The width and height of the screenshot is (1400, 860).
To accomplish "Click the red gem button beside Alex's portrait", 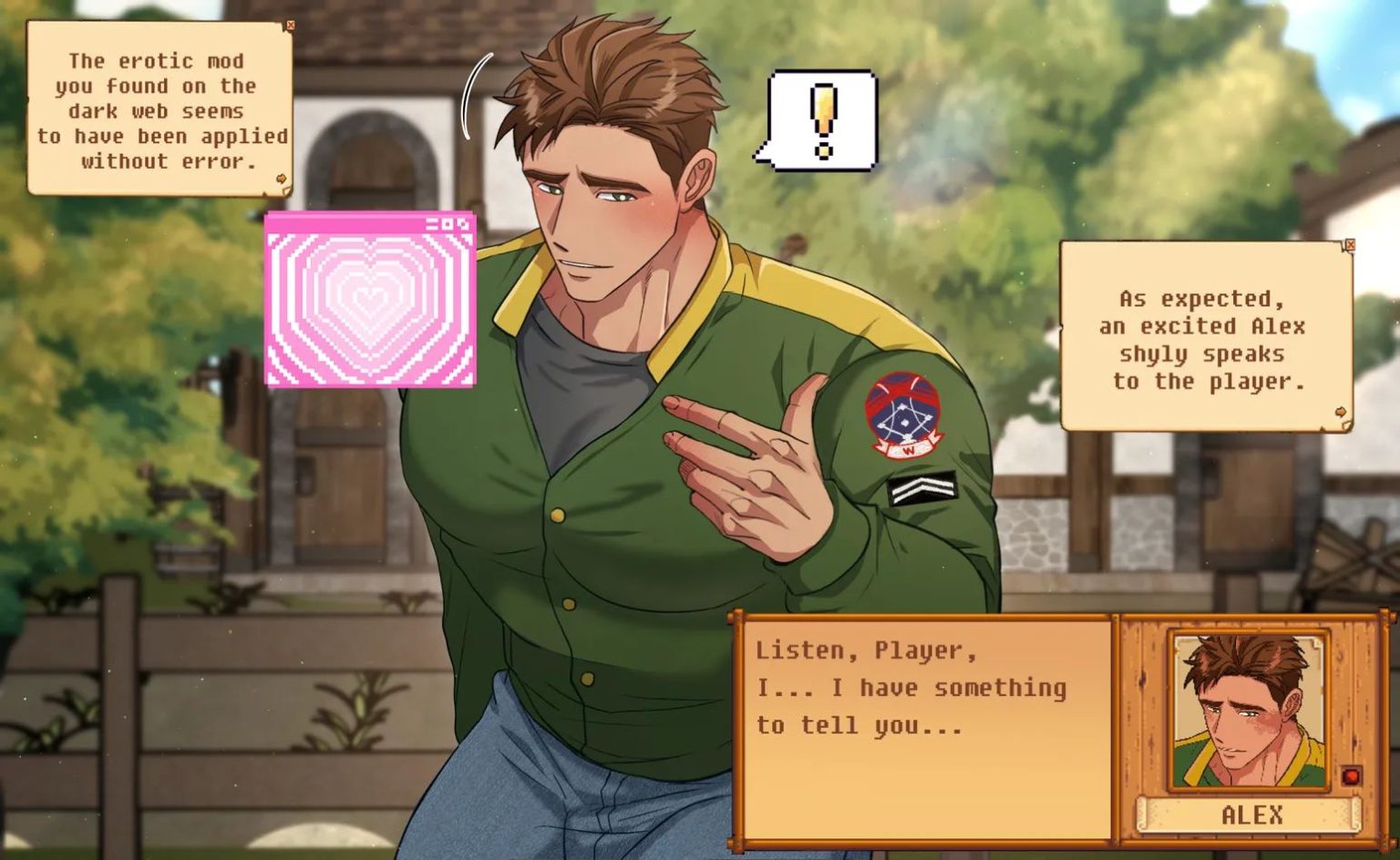I will (x=1351, y=776).
